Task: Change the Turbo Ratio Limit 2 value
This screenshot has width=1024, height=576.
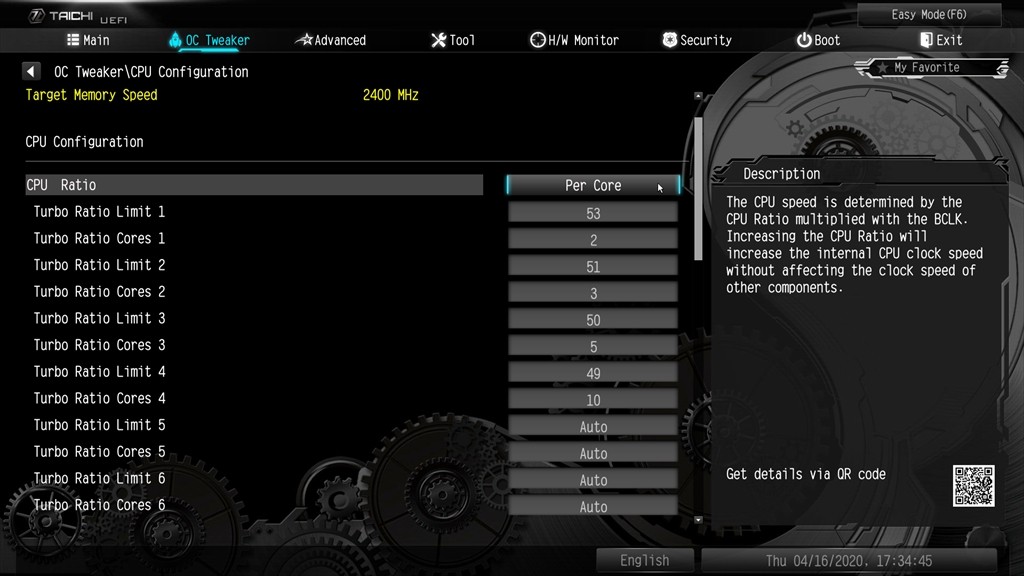Action: click(593, 267)
